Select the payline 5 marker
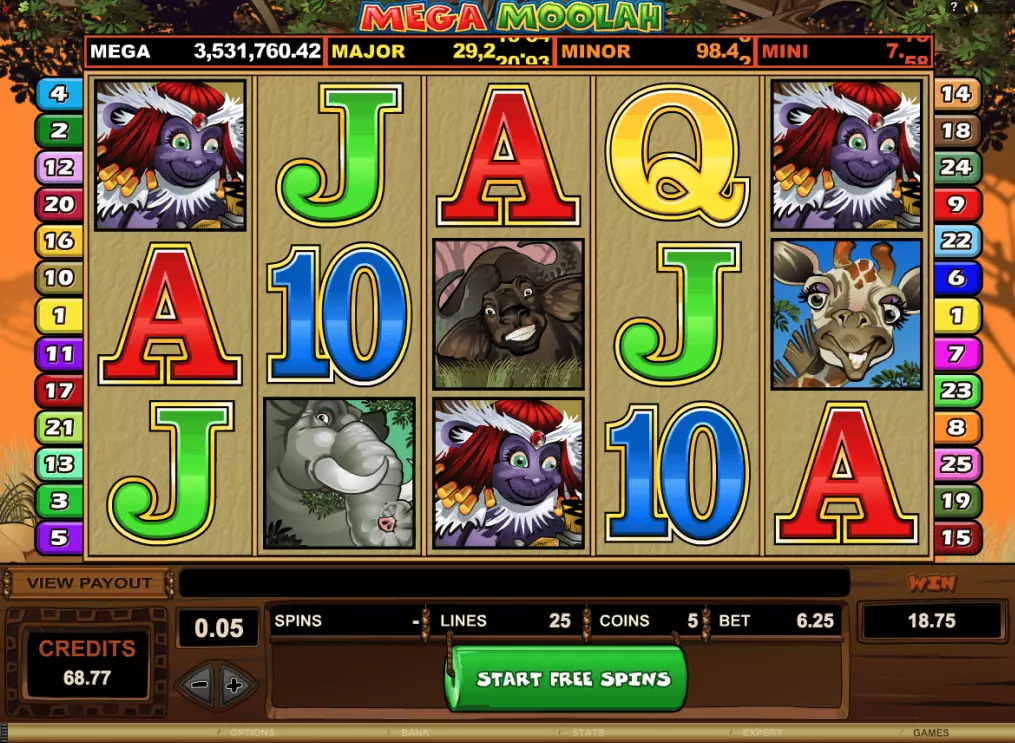Screen dimensions: 1015x743 [58, 538]
